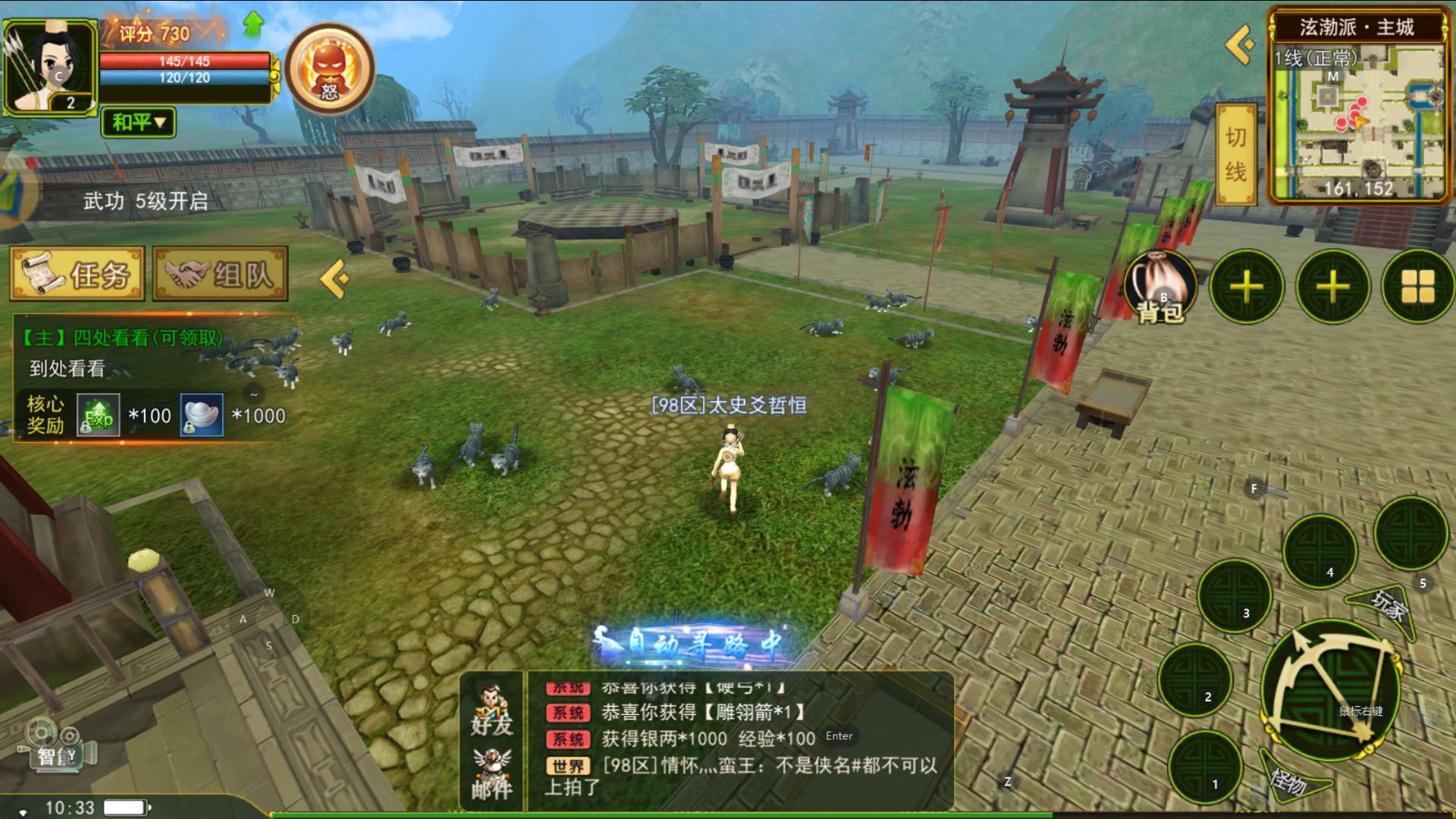Activate the red 怒 rage skill
1456x819 pixels.
329,70
